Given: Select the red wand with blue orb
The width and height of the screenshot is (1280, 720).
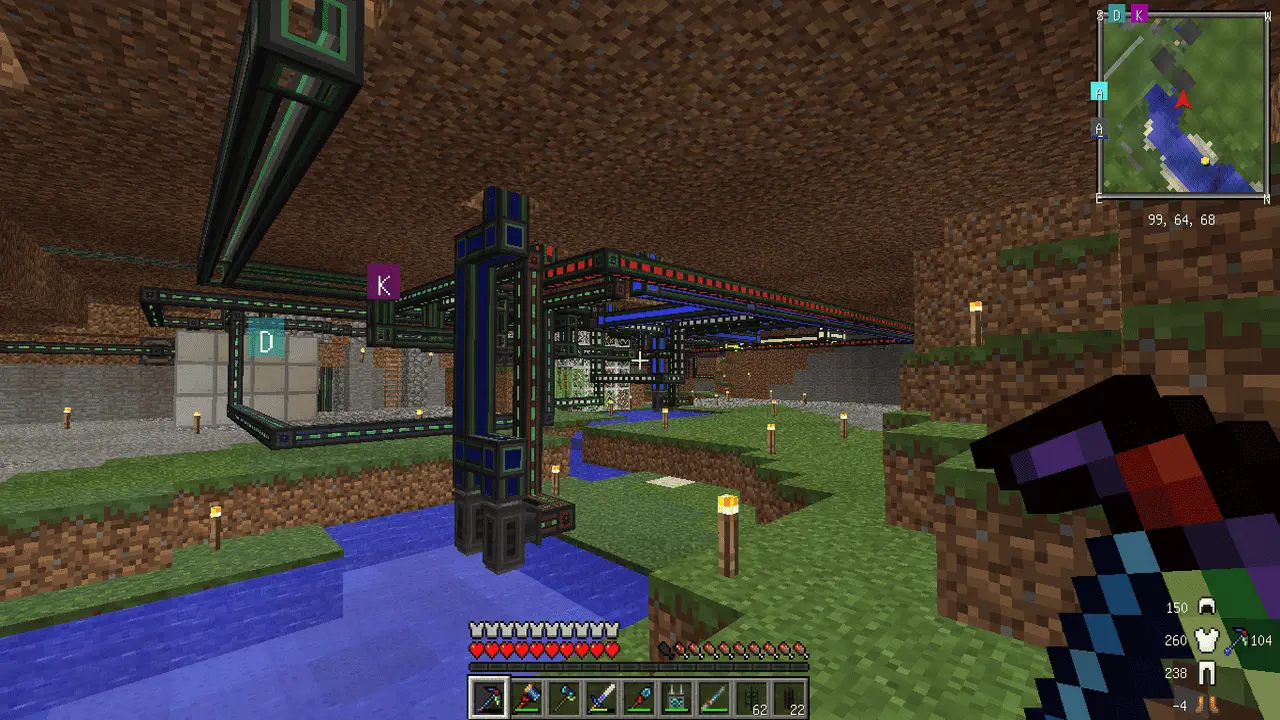Looking at the screenshot, I should [639, 696].
